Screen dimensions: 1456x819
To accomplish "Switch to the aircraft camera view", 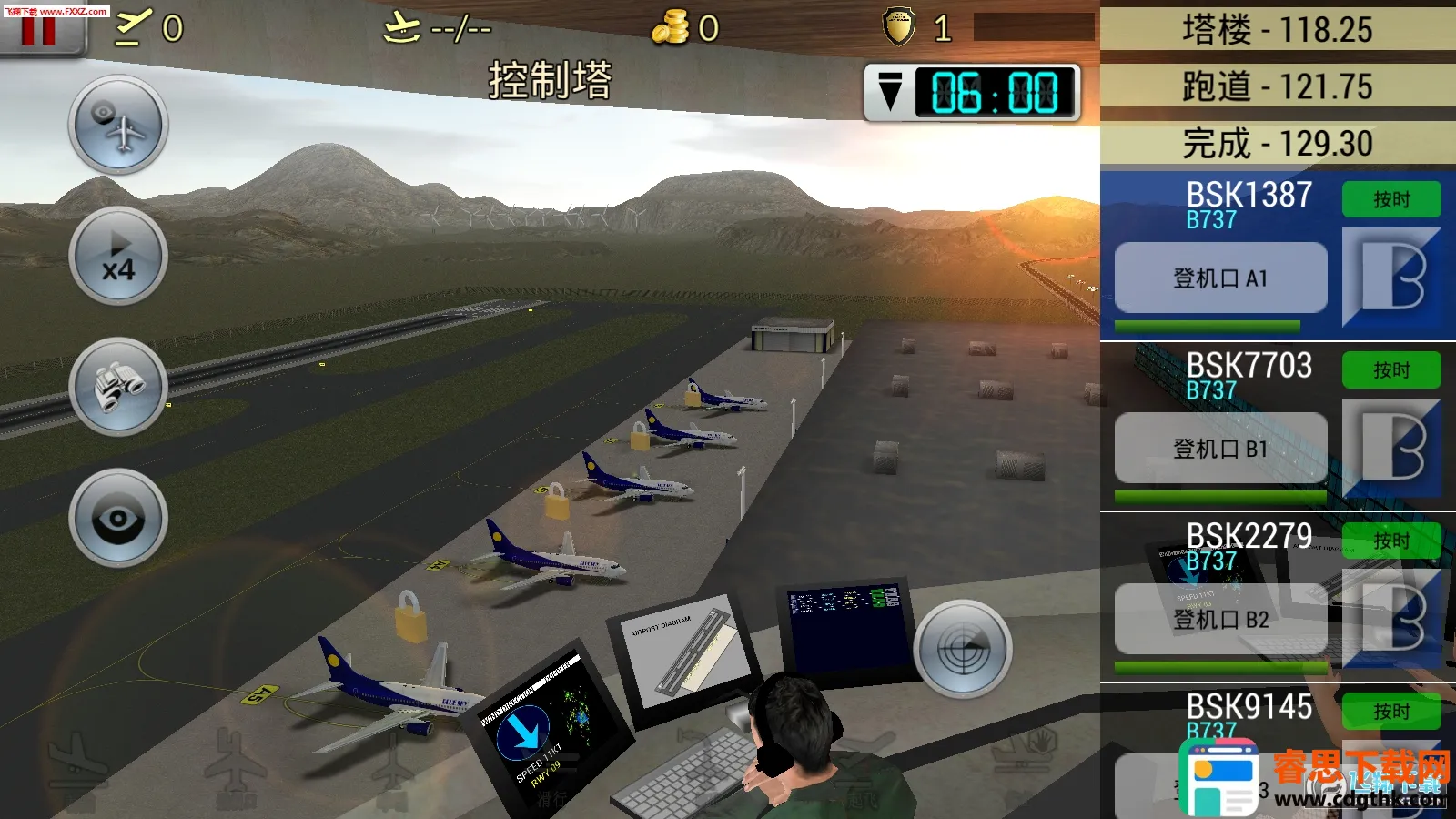I will coord(117,125).
